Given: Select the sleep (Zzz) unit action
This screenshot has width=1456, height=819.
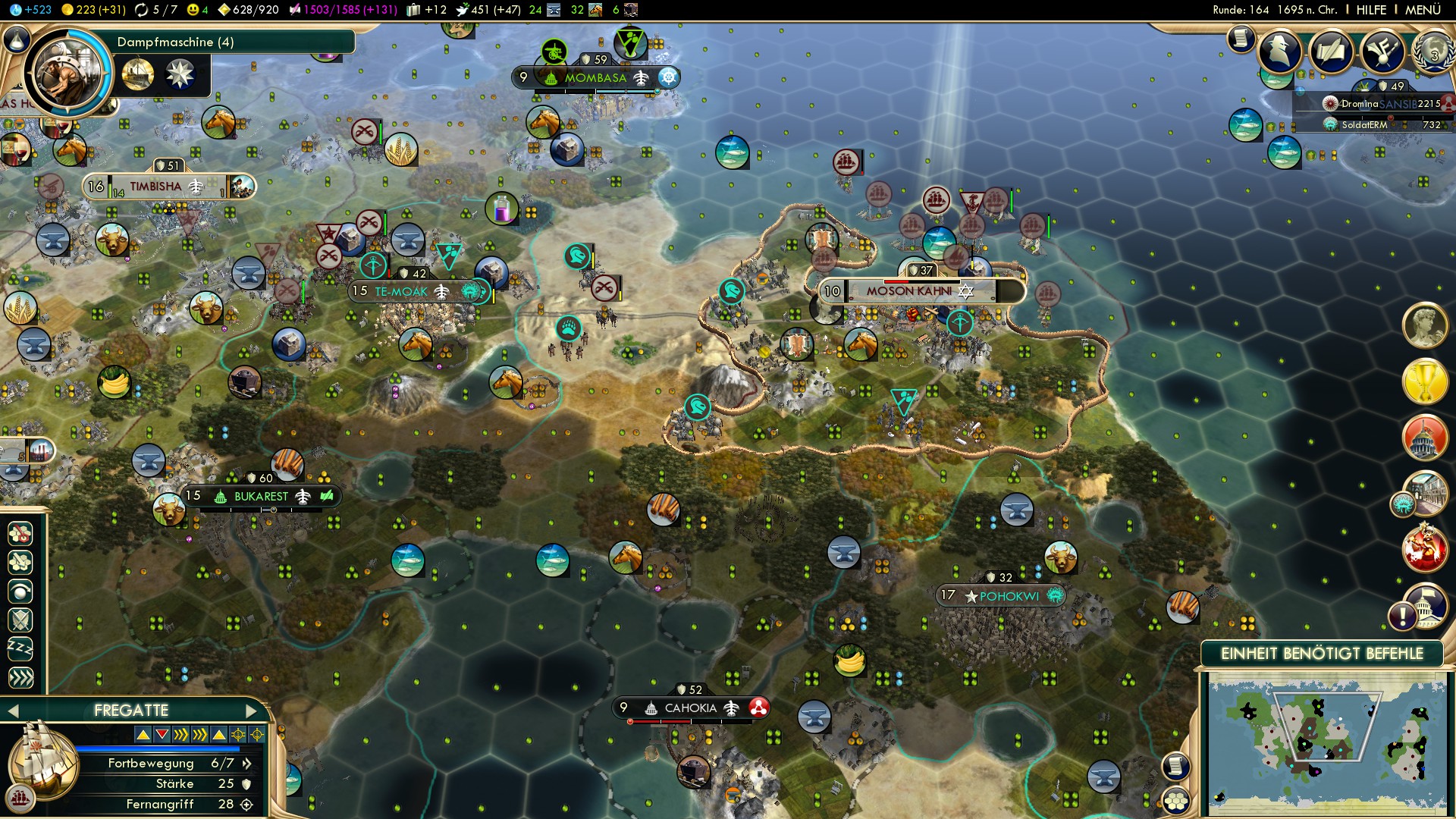Looking at the screenshot, I should [x=20, y=649].
